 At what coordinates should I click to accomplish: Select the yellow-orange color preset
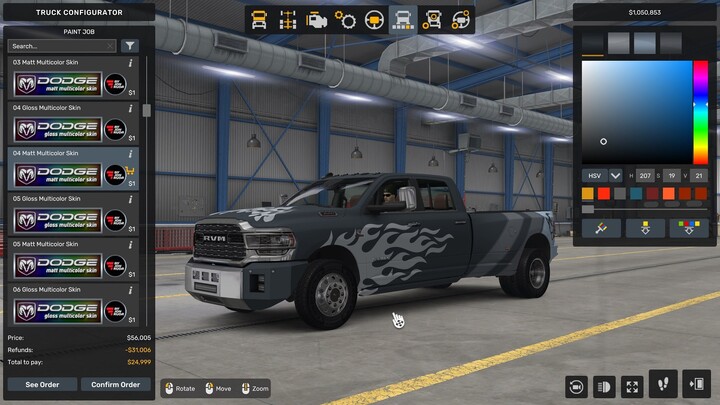pyautogui.click(x=589, y=193)
